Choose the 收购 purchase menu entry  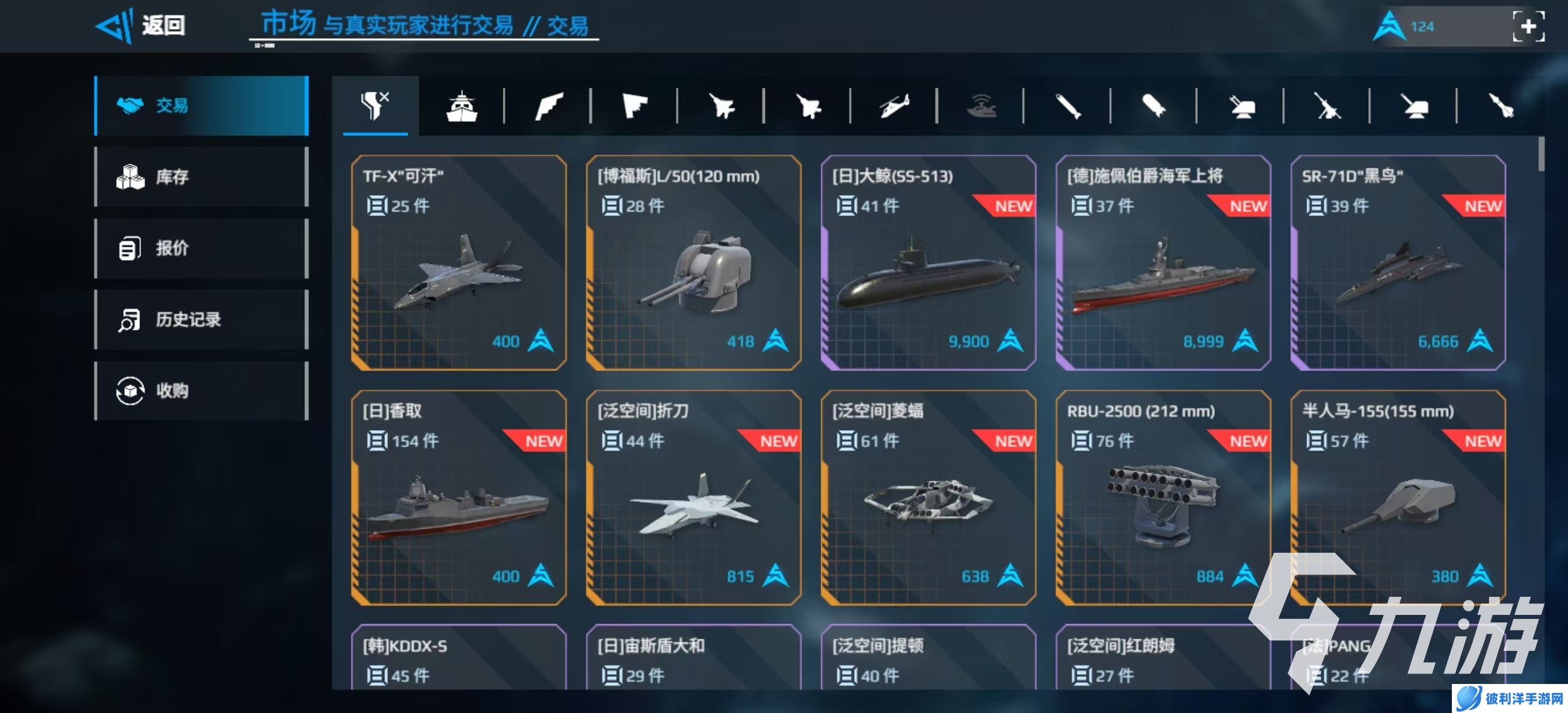201,391
